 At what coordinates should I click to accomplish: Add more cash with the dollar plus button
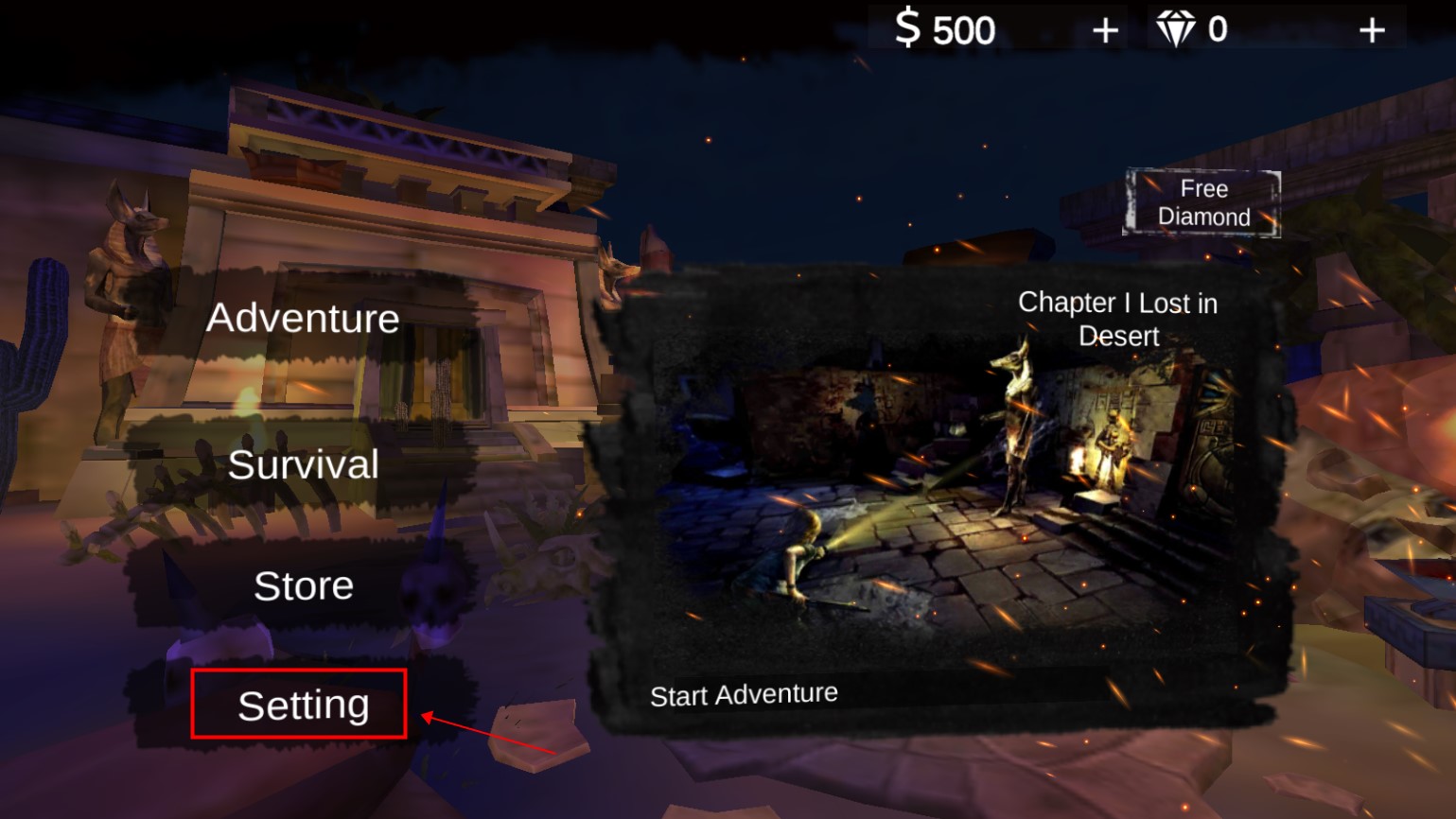1105,31
